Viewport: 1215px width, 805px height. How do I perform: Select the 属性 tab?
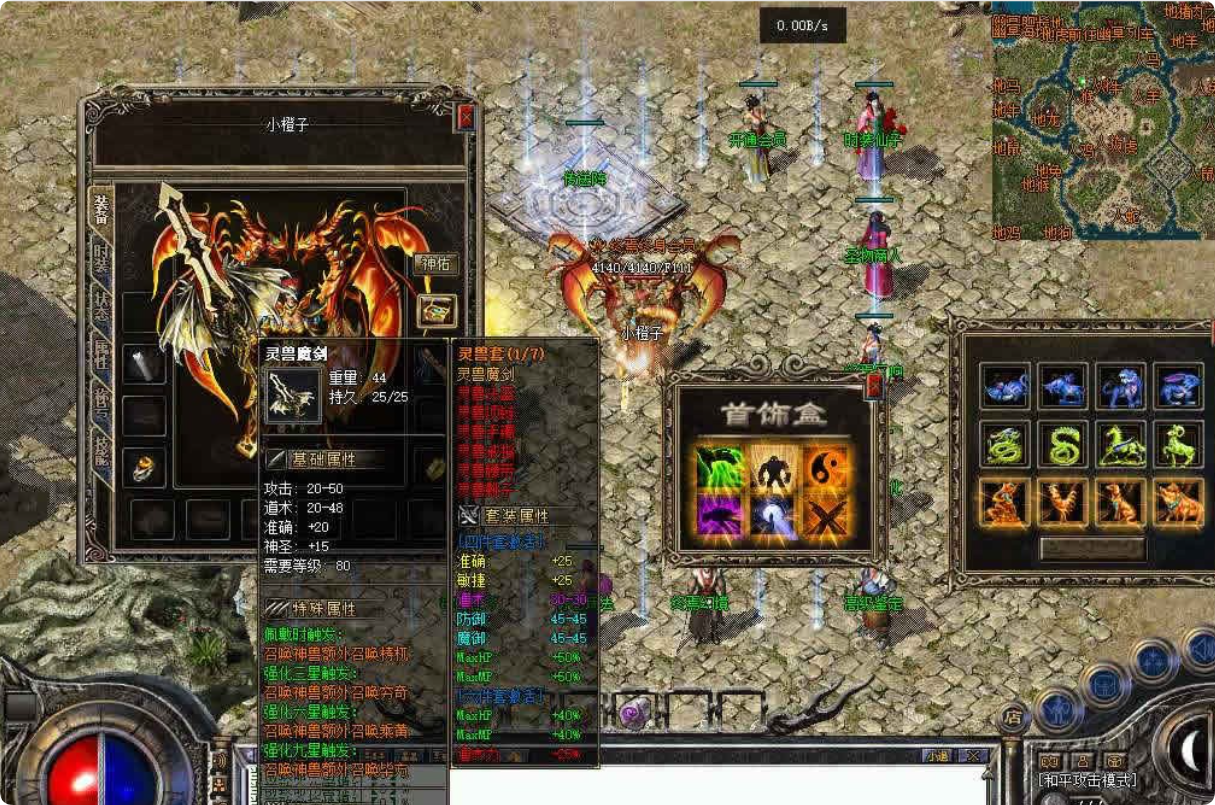pyautogui.click(x=101, y=354)
